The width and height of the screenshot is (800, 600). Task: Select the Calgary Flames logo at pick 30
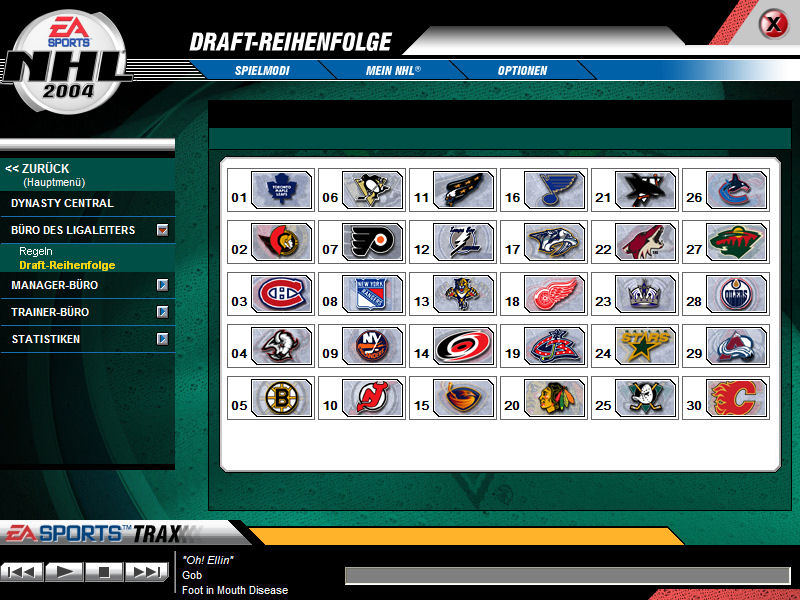[x=737, y=397]
